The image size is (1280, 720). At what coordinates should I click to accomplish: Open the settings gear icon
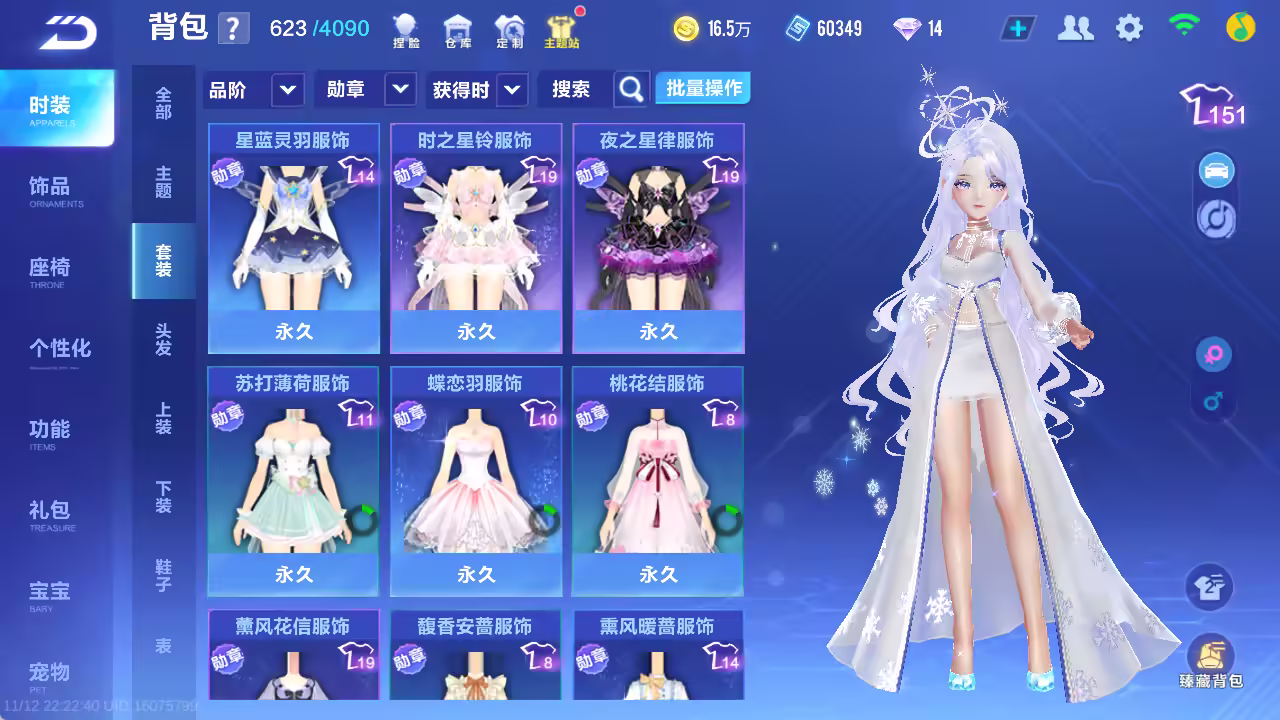[1129, 28]
